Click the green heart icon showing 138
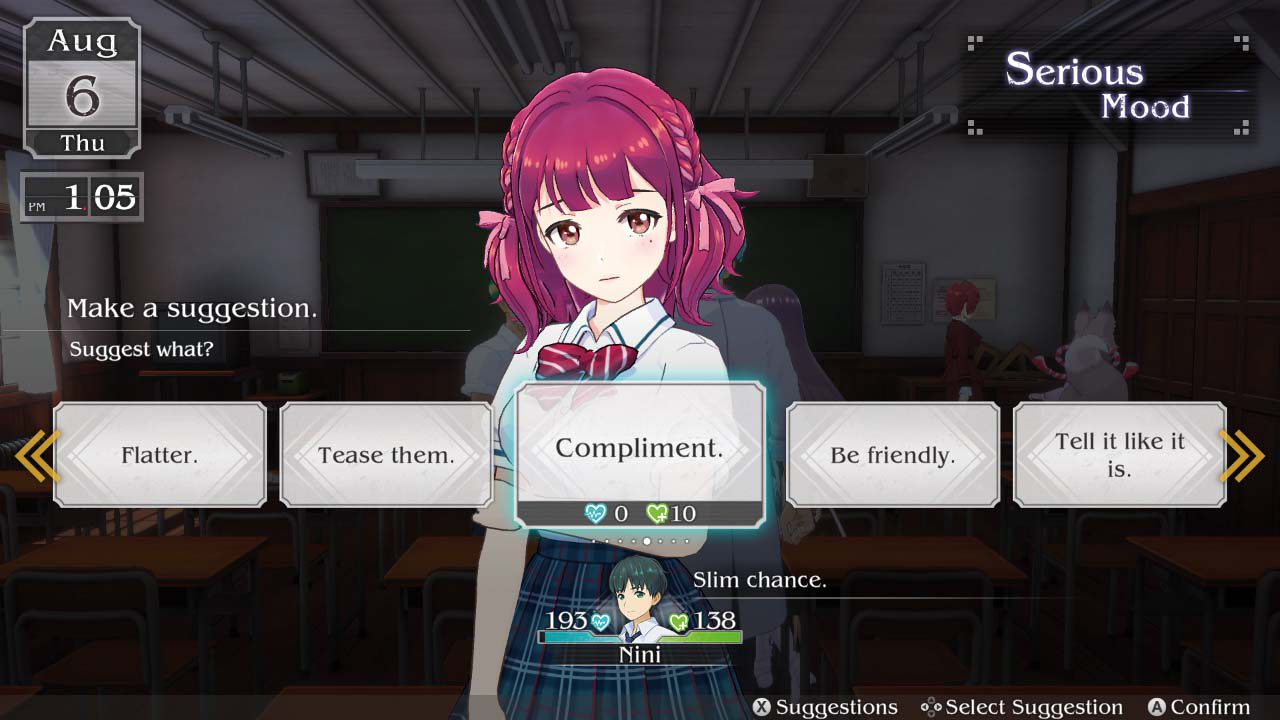 (x=678, y=622)
